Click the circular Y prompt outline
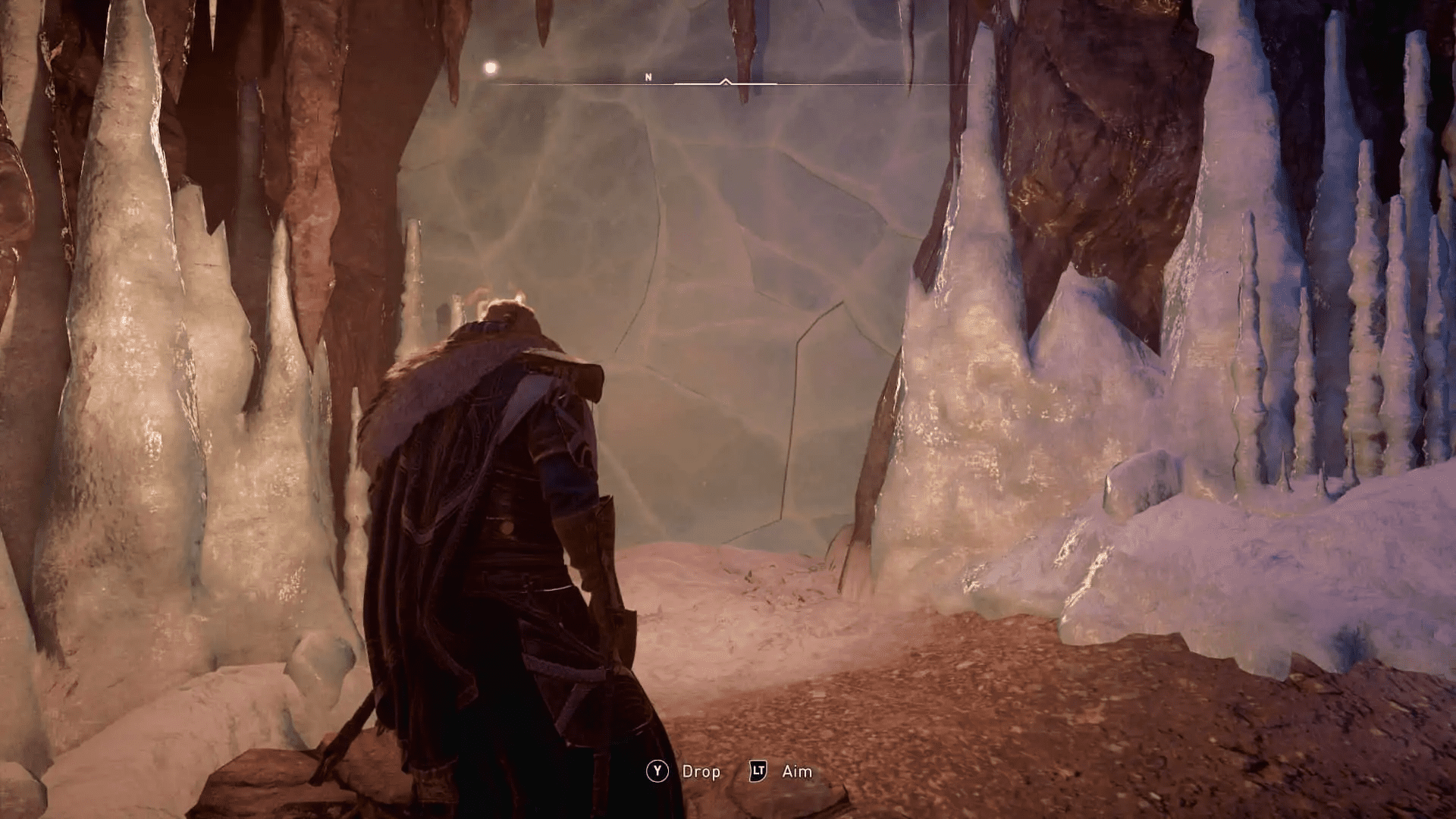The width and height of the screenshot is (1456, 819). 657,771
